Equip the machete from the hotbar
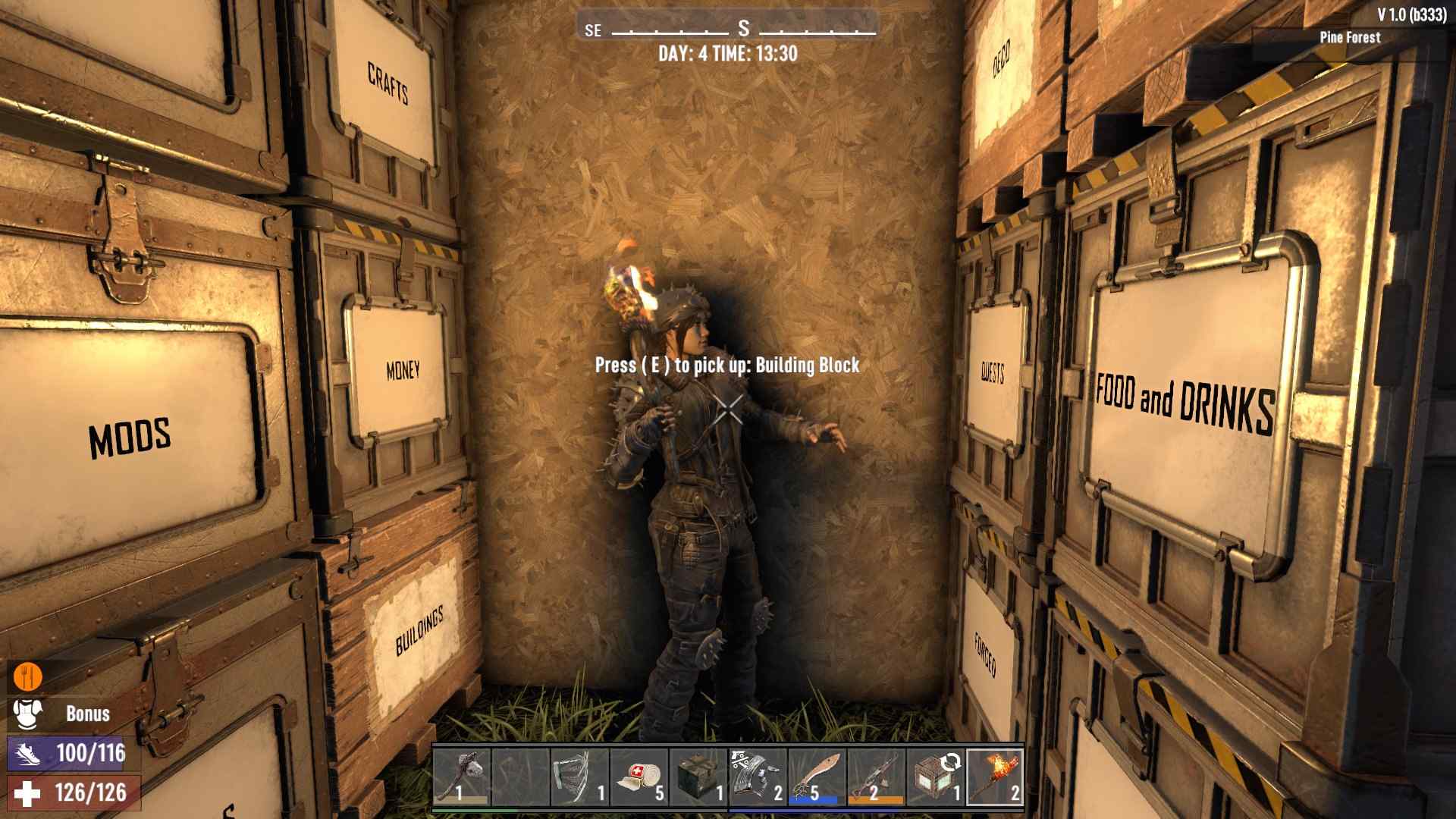 [817, 776]
